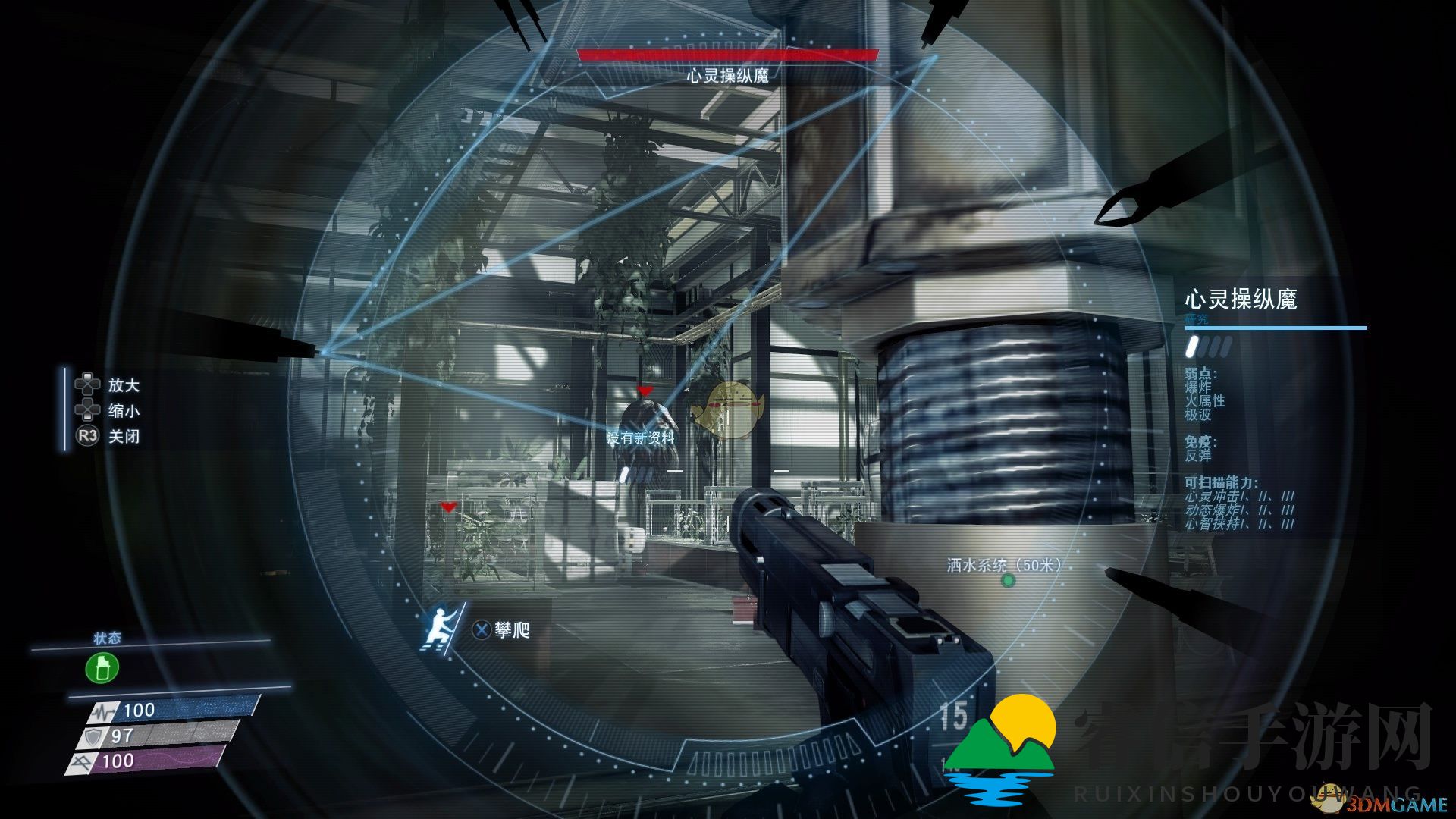Click the green status effect icon
The width and height of the screenshot is (1456, 819).
click(x=102, y=669)
